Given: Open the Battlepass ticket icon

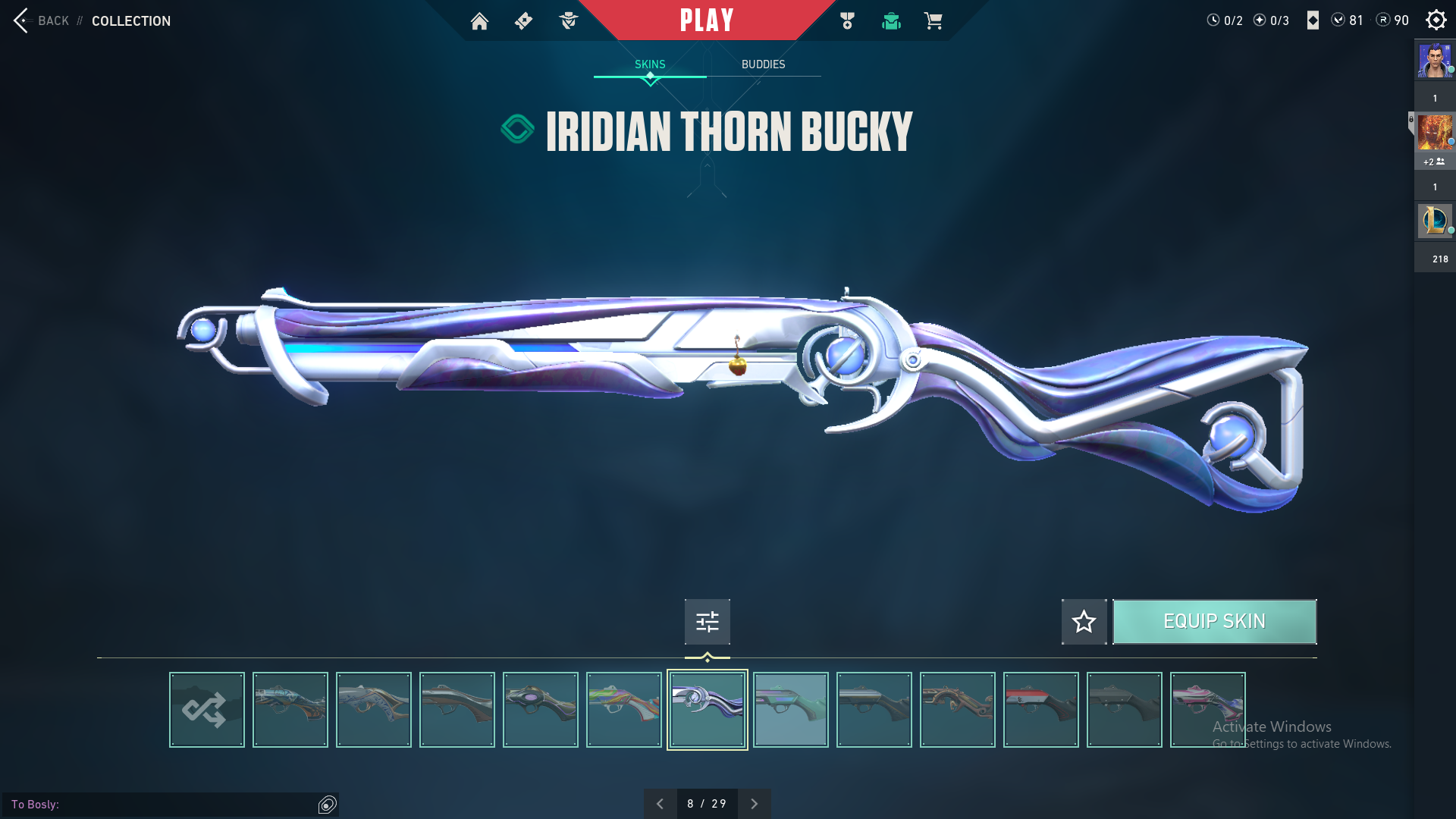Looking at the screenshot, I should pyautogui.click(x=523, y=21).
